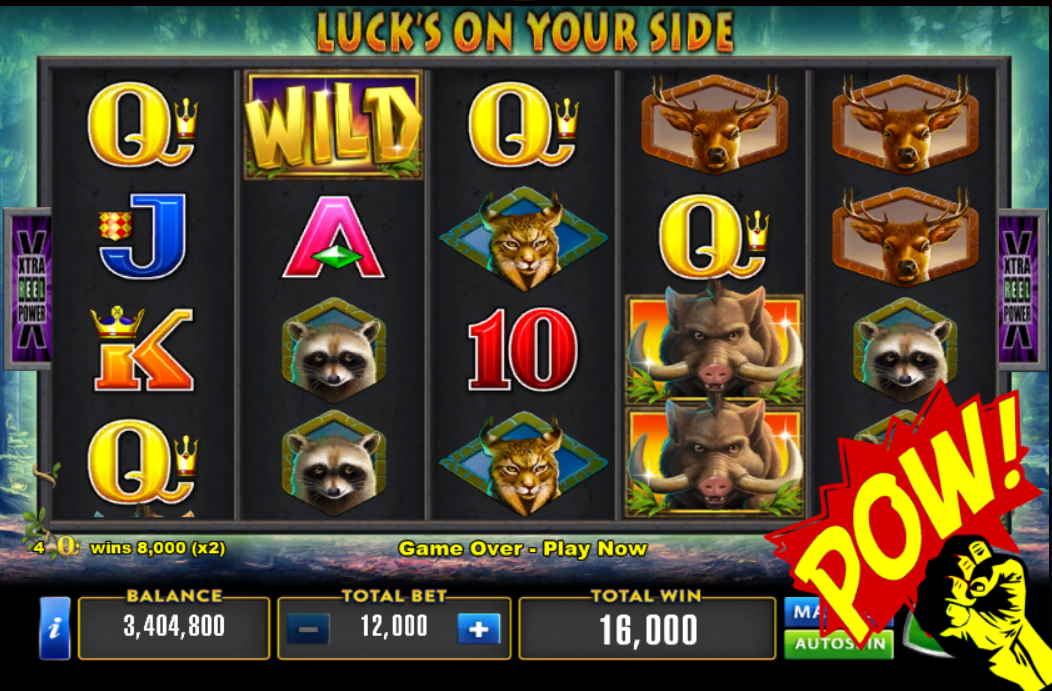Image resolution: width=1052 pixels, height=691 pixels.
Task: Open the blue info button
Action: [x=54, y=628]
